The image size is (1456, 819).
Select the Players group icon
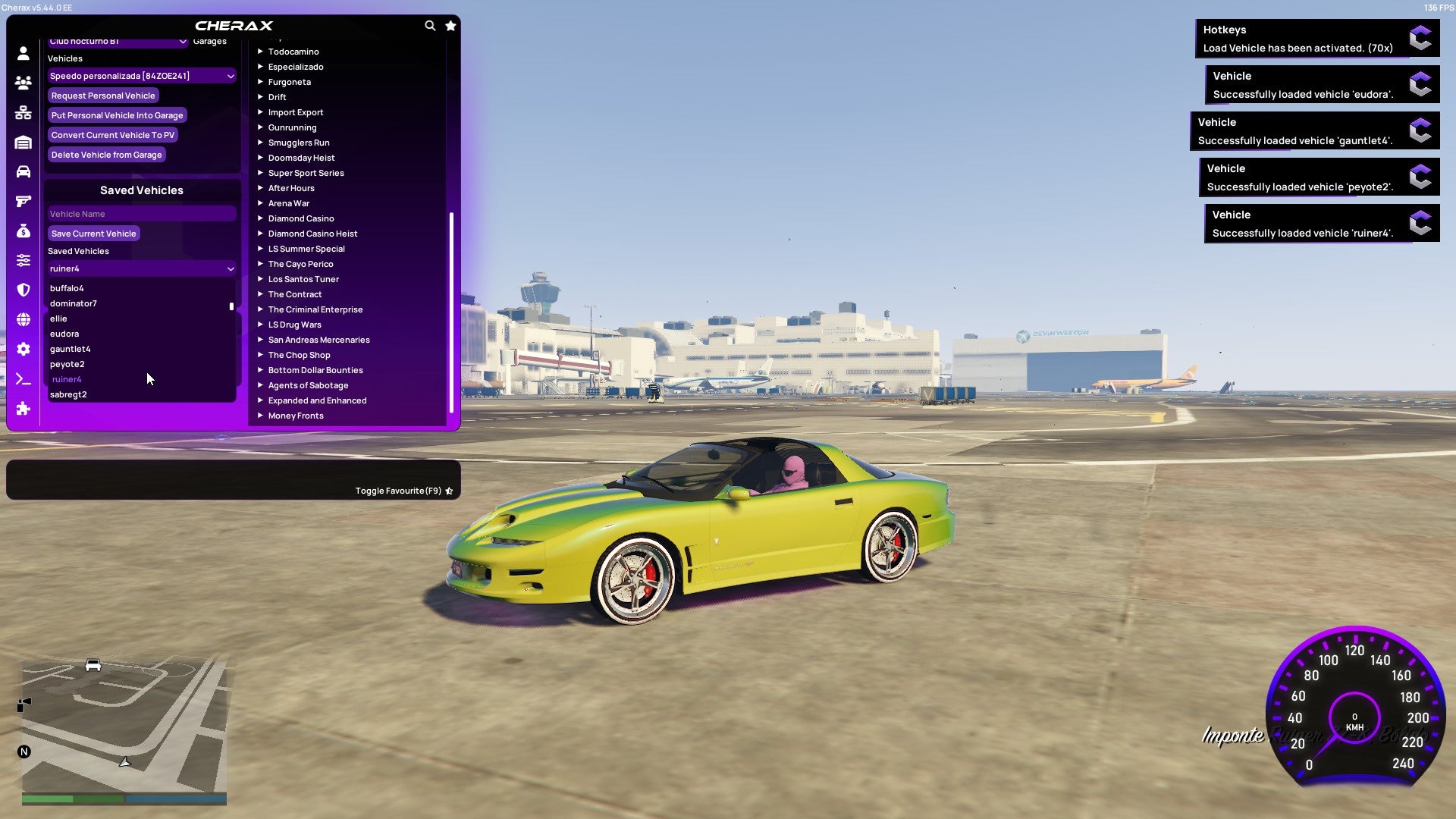[x=23, y=83]
